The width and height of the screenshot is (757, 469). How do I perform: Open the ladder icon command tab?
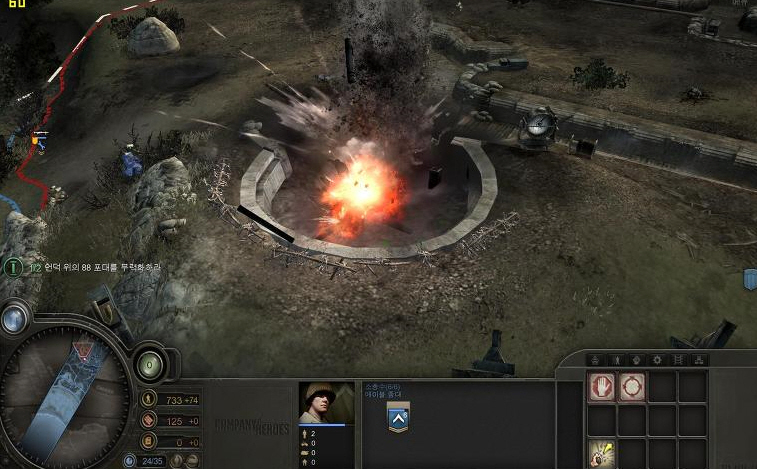tap(678, 359)
